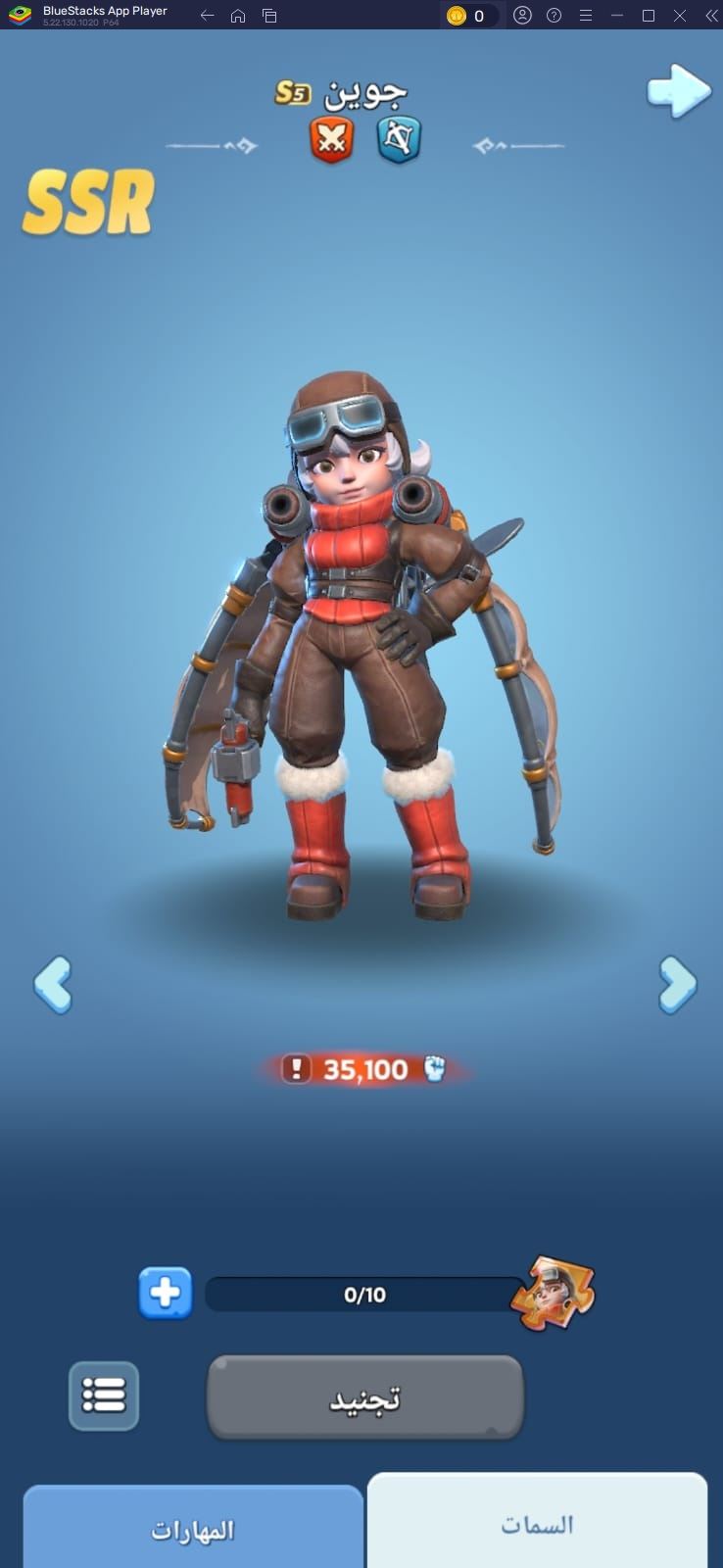Click the تجنيد recruit button
723x1568 pixels.
pyautogui.click(x=364, y=1397)
